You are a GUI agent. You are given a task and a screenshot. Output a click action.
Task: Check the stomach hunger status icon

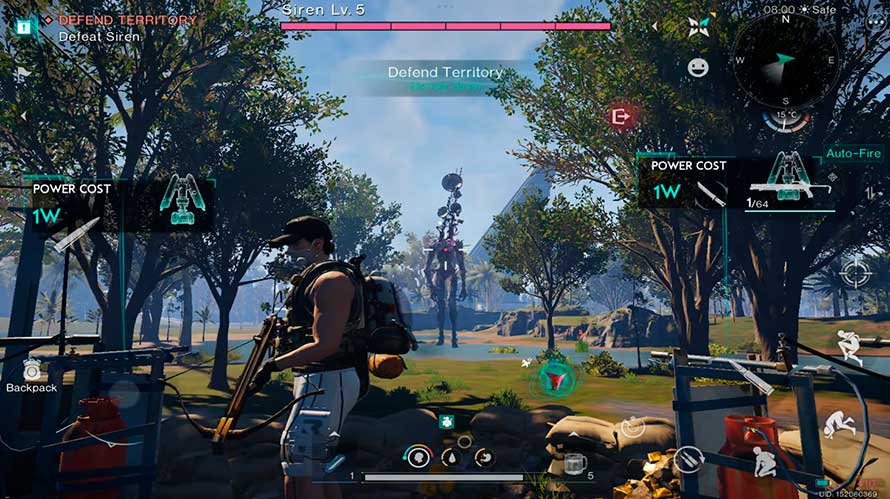[484, 458]
